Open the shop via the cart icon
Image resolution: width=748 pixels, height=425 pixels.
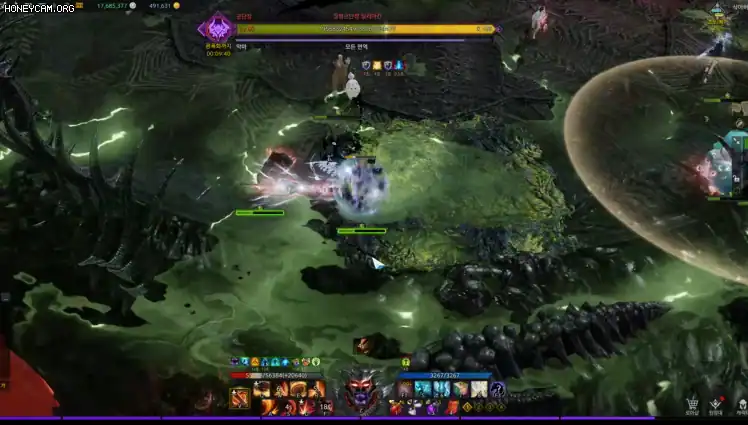click(692, 405)
